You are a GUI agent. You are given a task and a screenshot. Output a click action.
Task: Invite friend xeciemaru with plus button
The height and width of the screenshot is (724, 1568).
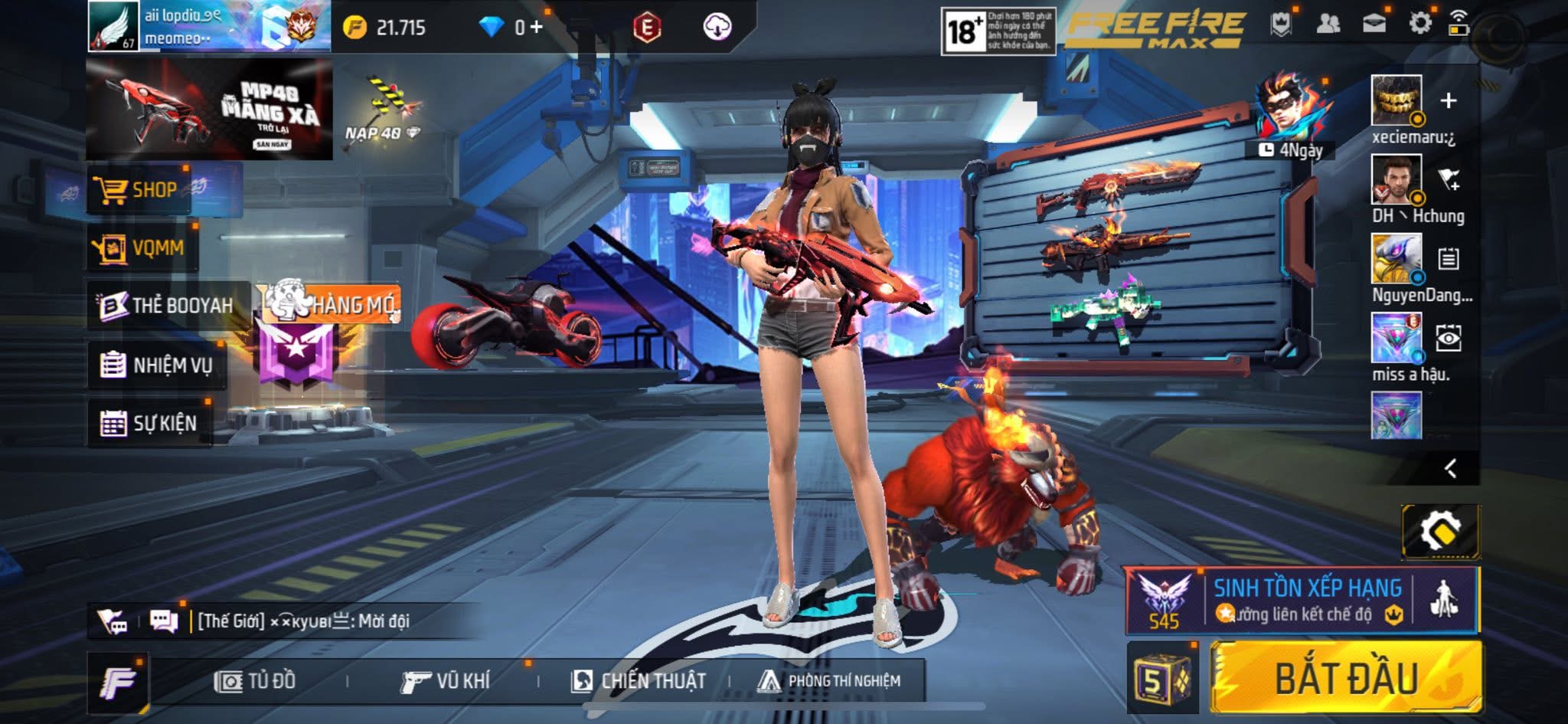pyautogui.click(x=1448, y=100)
